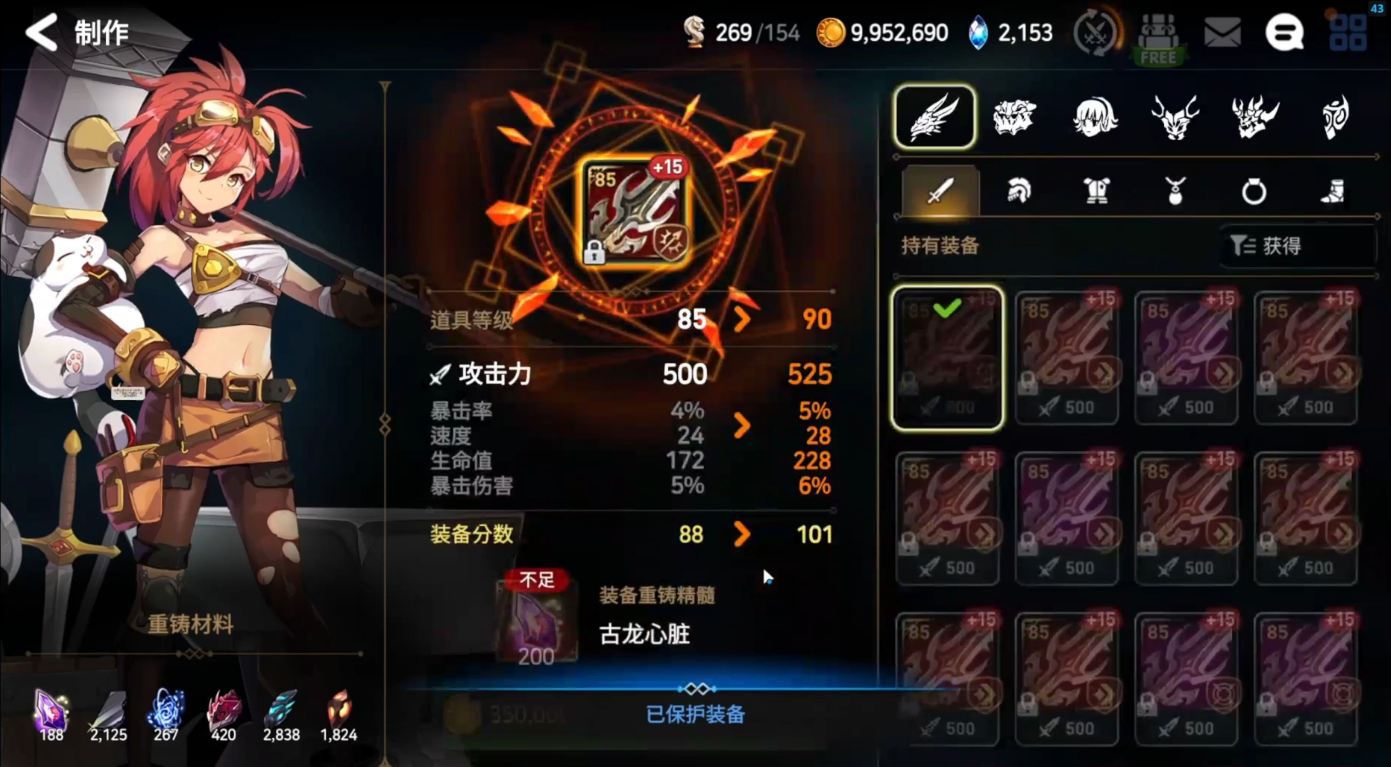
Task: Switch to the armor chestplate category
Action: click(x=1095, y=191)
